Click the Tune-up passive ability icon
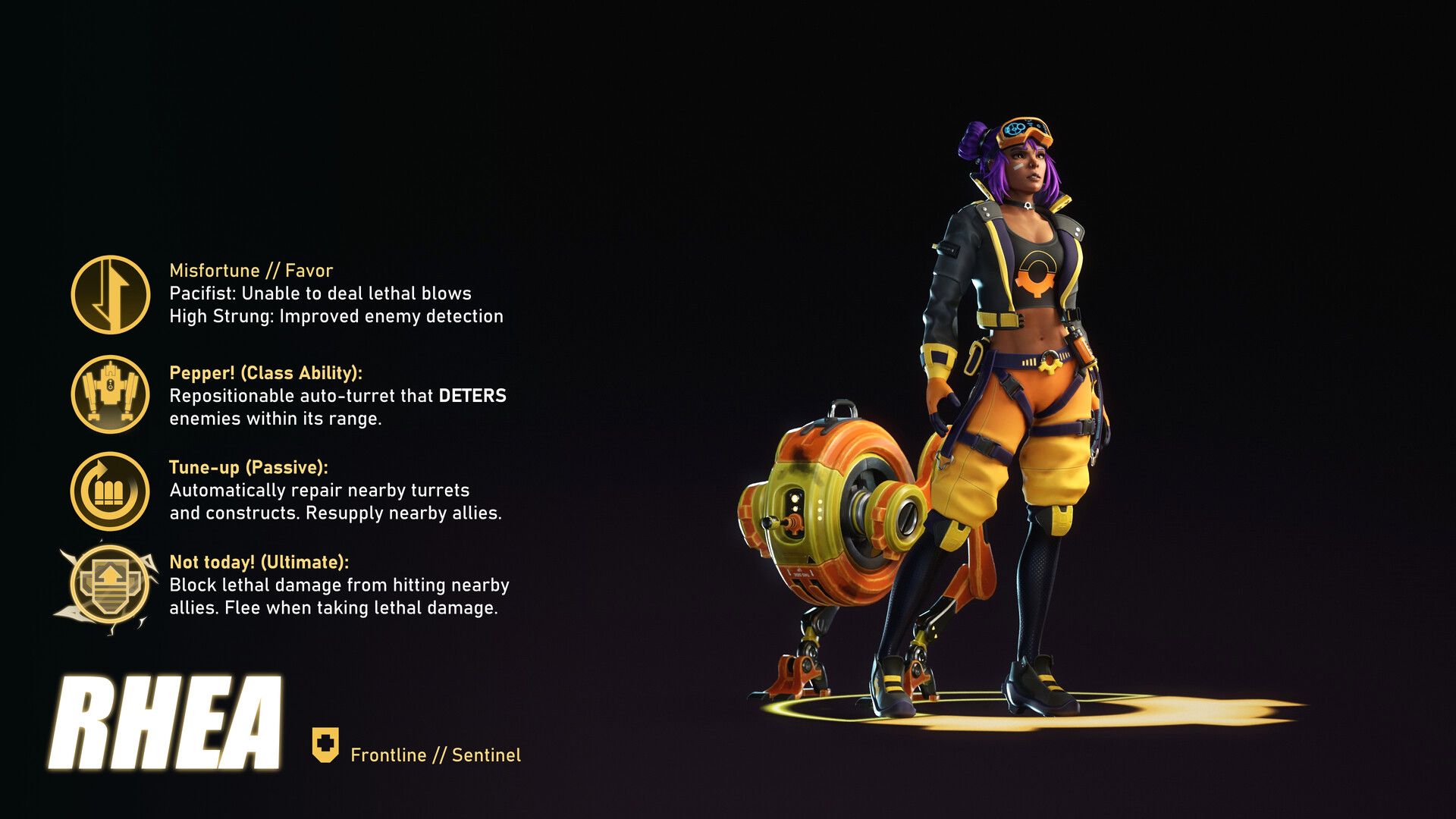1456x819 pixels. [111, 491]
